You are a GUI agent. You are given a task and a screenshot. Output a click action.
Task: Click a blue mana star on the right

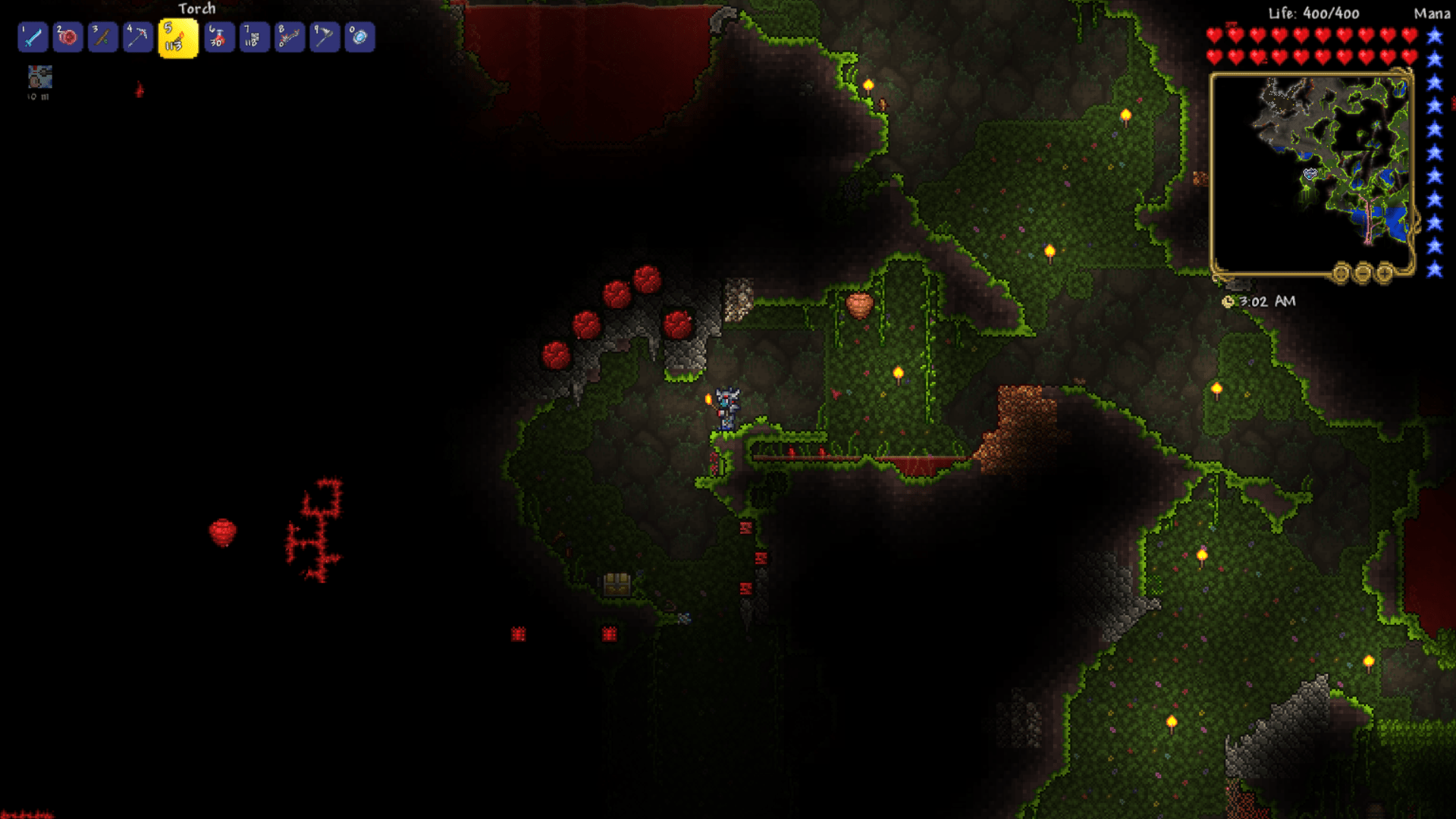tap(1433, 34)
